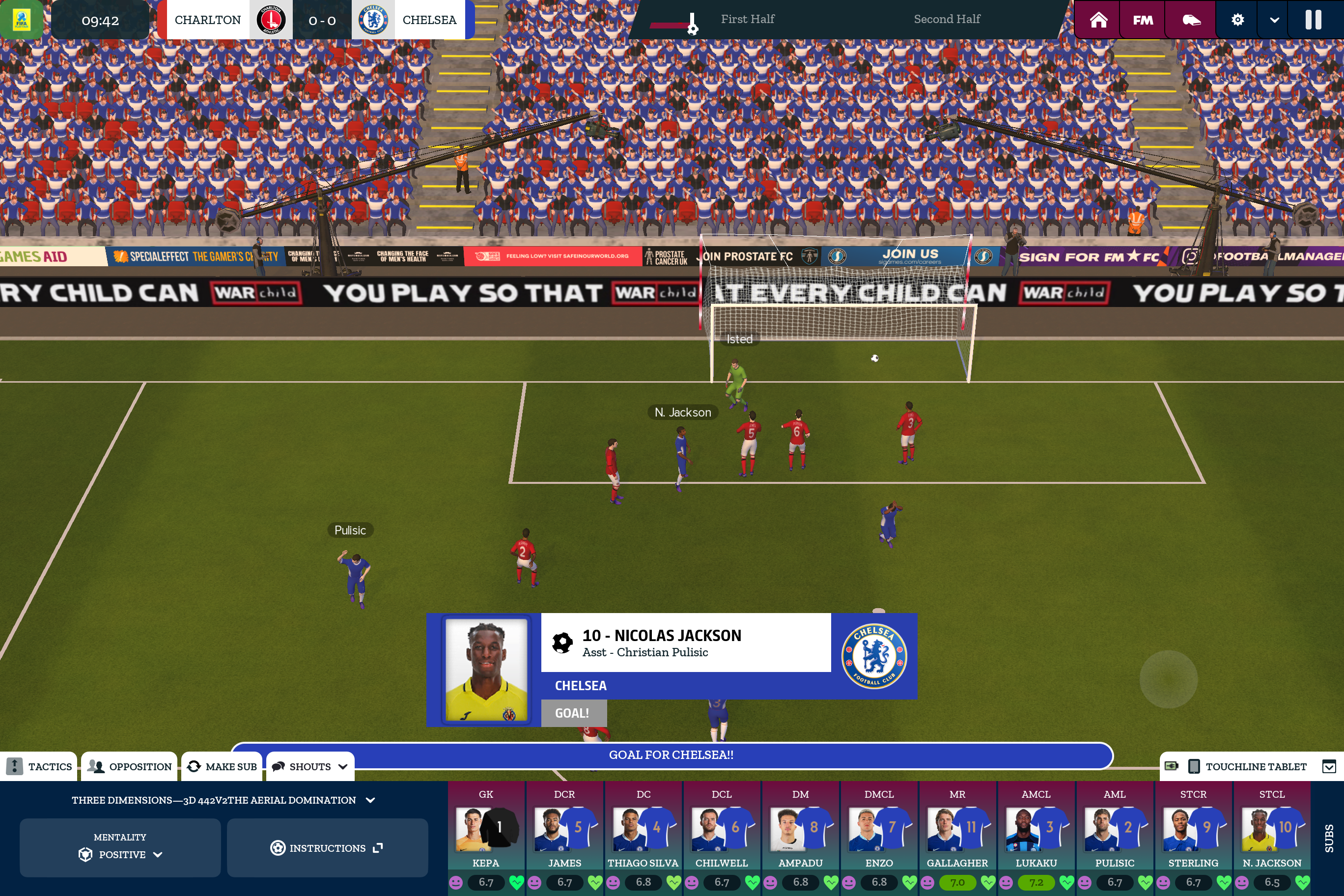Expand the top-right chevron dropdown
This screenshot has height=896, width=1344.
coord(1274,20)
